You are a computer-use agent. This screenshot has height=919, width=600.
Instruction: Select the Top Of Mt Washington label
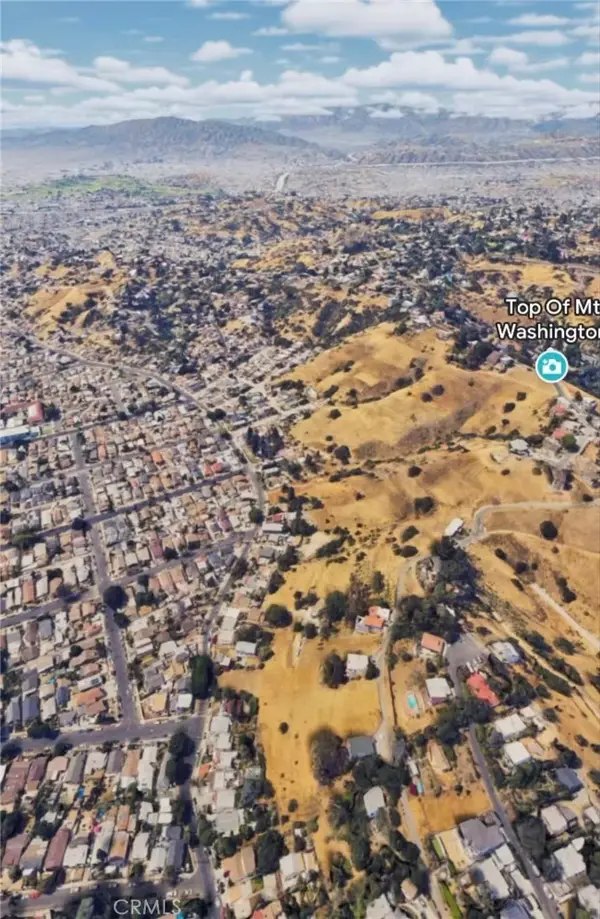tap(551, 318)
